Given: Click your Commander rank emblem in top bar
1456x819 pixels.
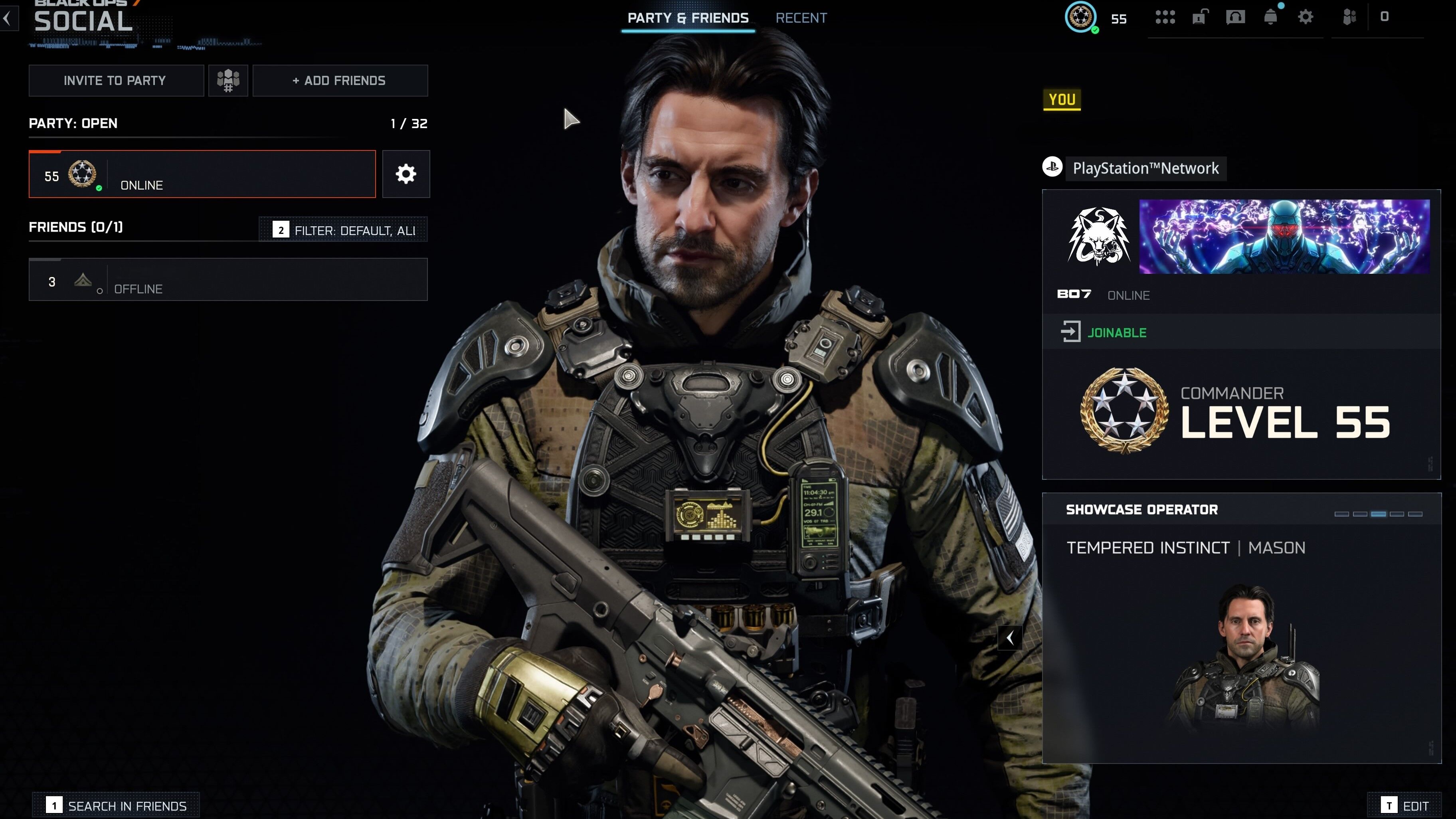Looking at the screenshot, I should [1081, 18].
